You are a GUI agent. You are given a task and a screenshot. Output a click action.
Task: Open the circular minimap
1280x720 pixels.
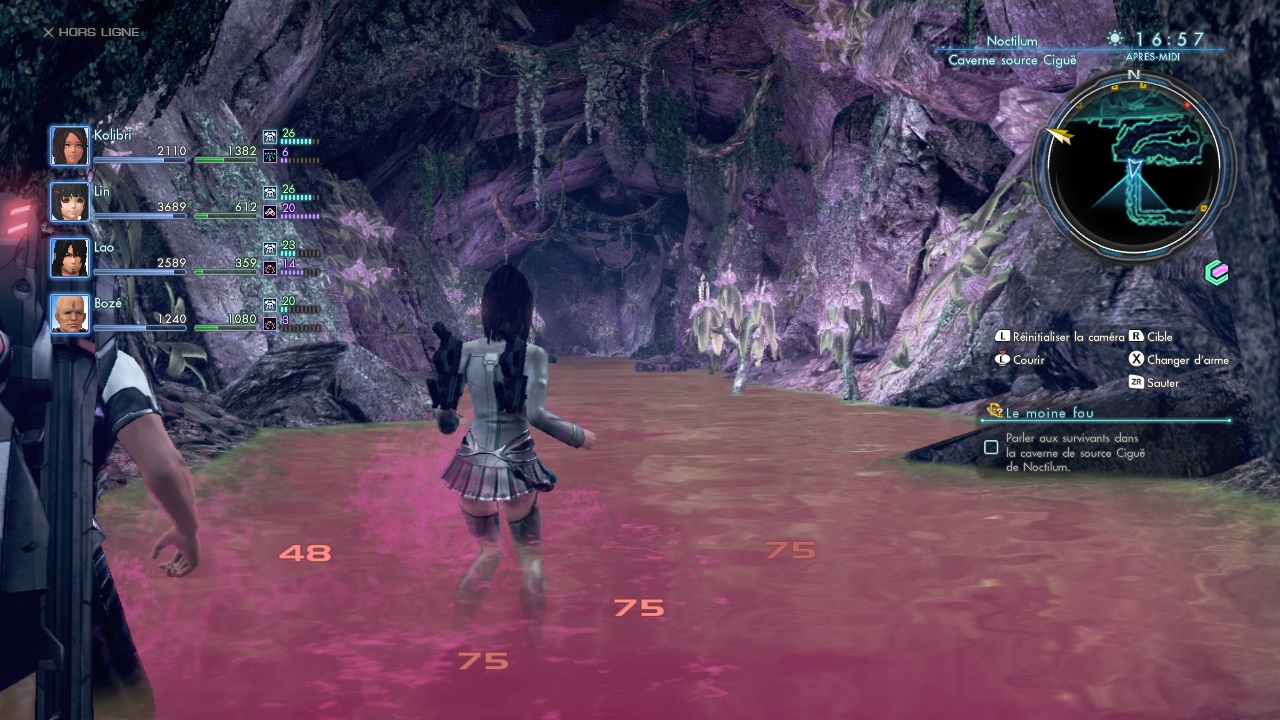tap(1134, 165)
